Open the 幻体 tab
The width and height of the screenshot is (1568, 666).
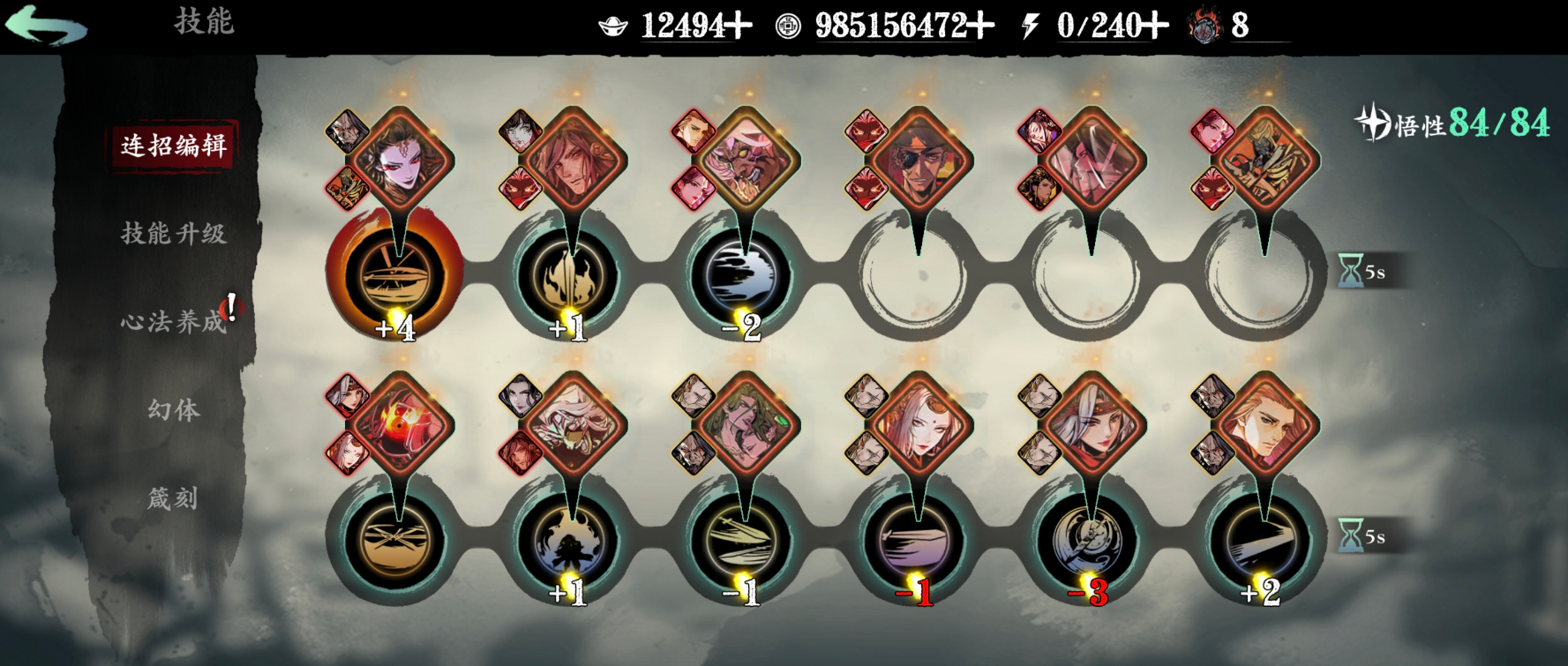(174, 410)
